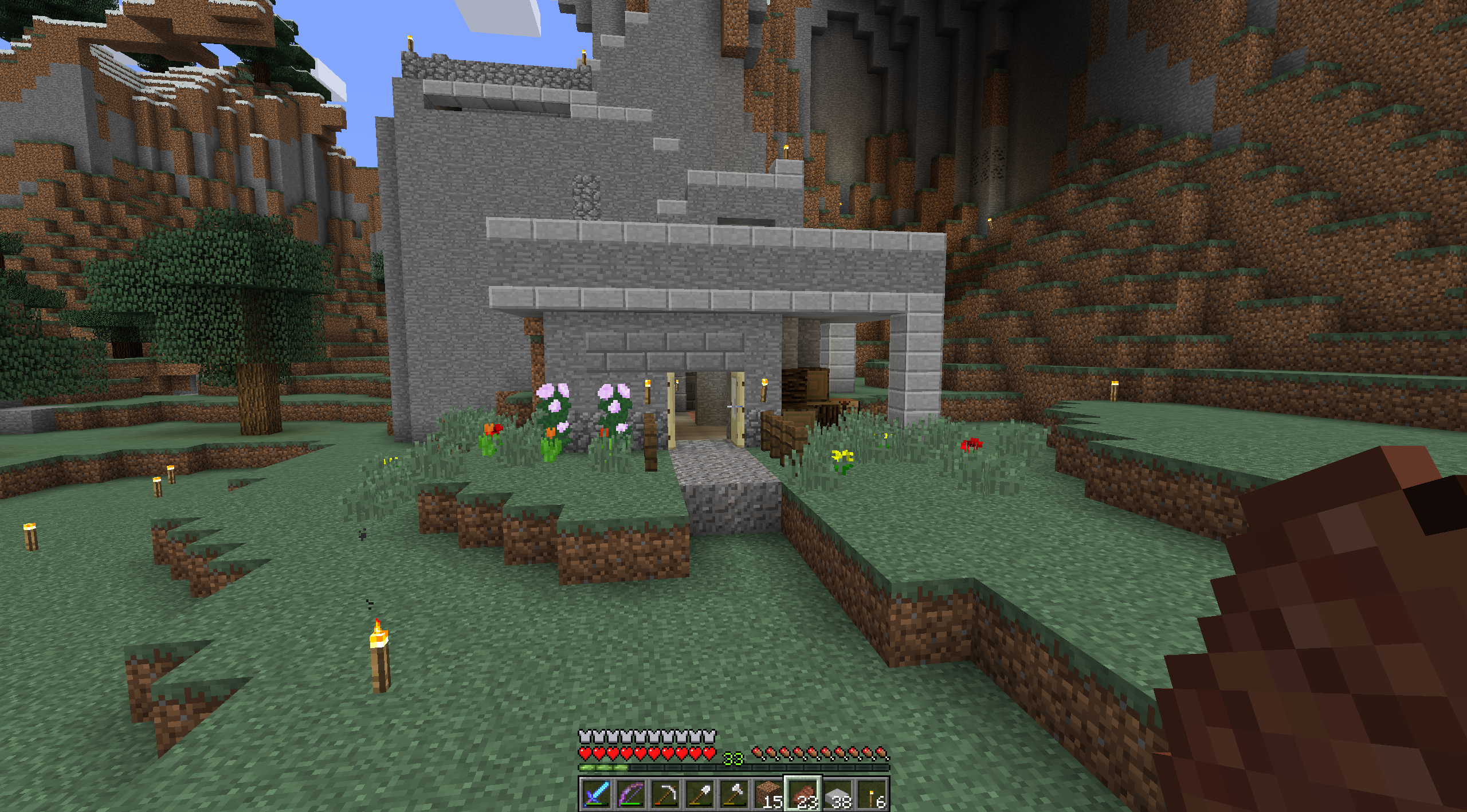Screen dimensions: 1467x812
Task: Pick the iron axe in the hotbar
Action: [x=734, y=794]
